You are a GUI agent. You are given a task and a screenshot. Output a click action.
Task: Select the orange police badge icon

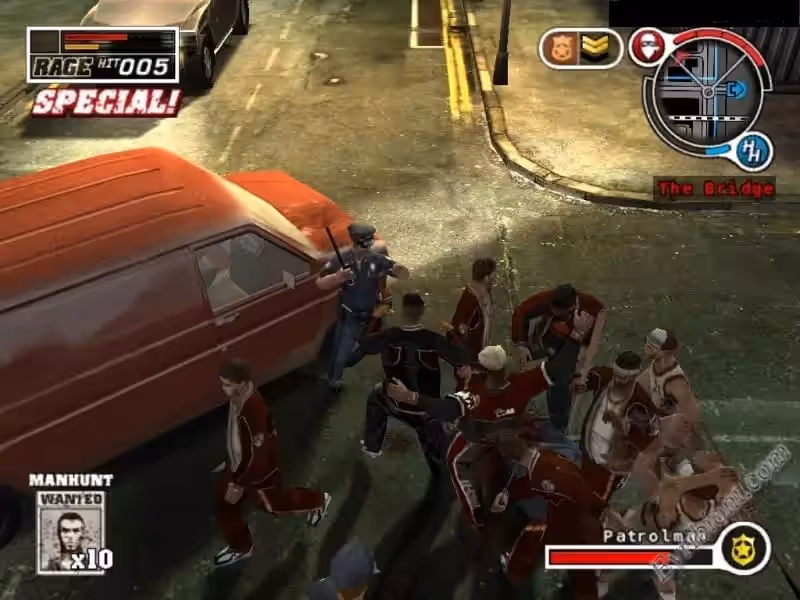point(561,48)
